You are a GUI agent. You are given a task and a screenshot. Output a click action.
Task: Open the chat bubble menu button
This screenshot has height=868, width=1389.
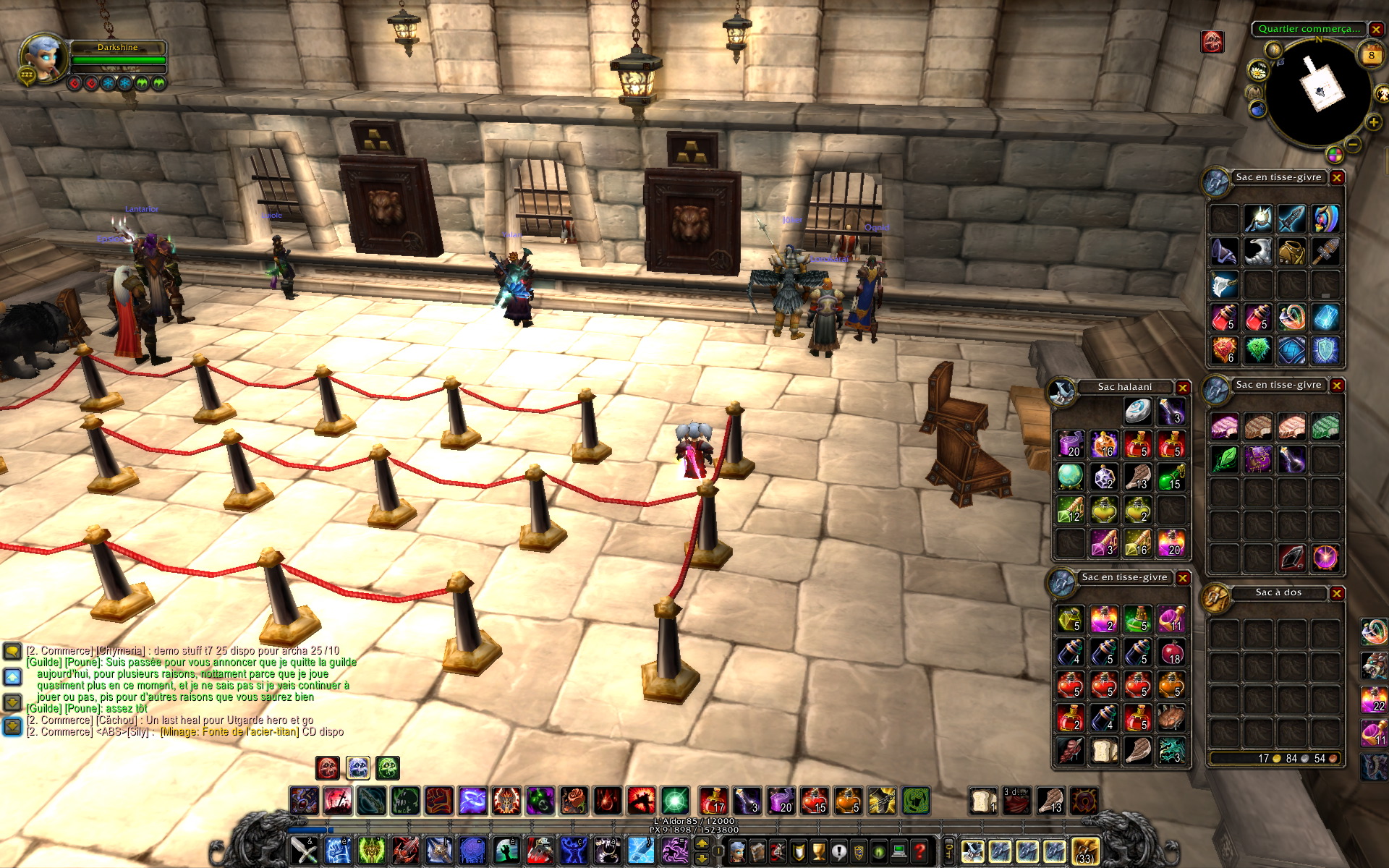pyautogui.click(x=12, y=651)
